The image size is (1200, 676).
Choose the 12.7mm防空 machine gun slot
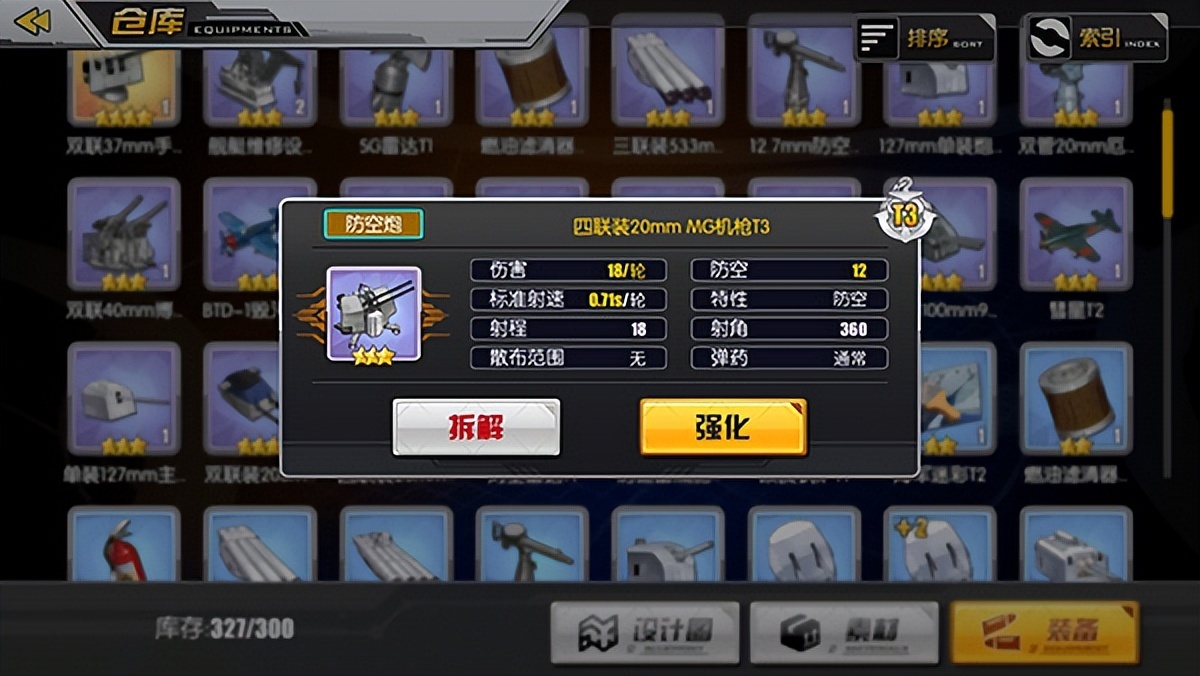click(804, 80)
